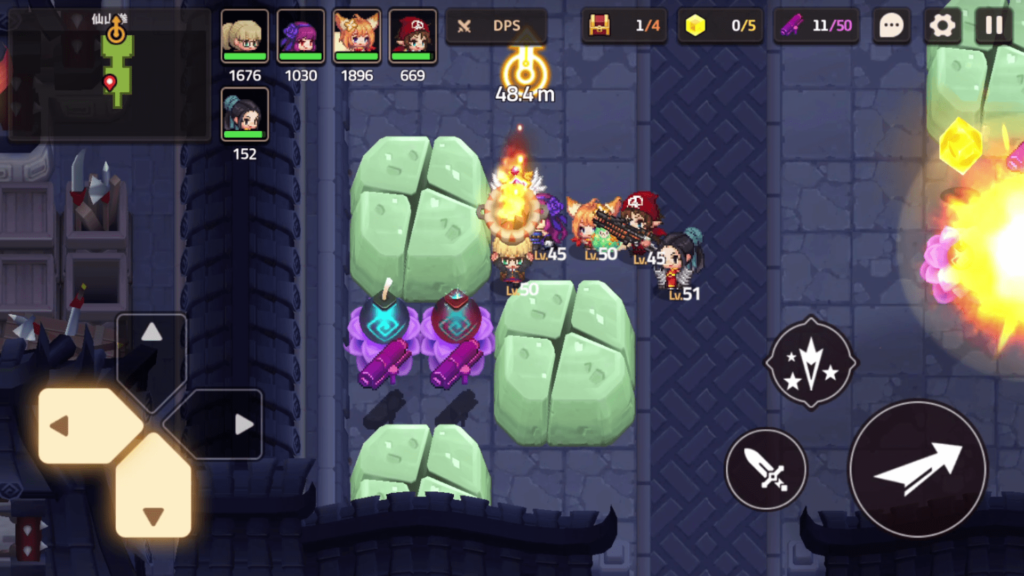Tap the D-pad left arrow
The width and height of the screenshot is (1024, 576).
coord(82,426)
